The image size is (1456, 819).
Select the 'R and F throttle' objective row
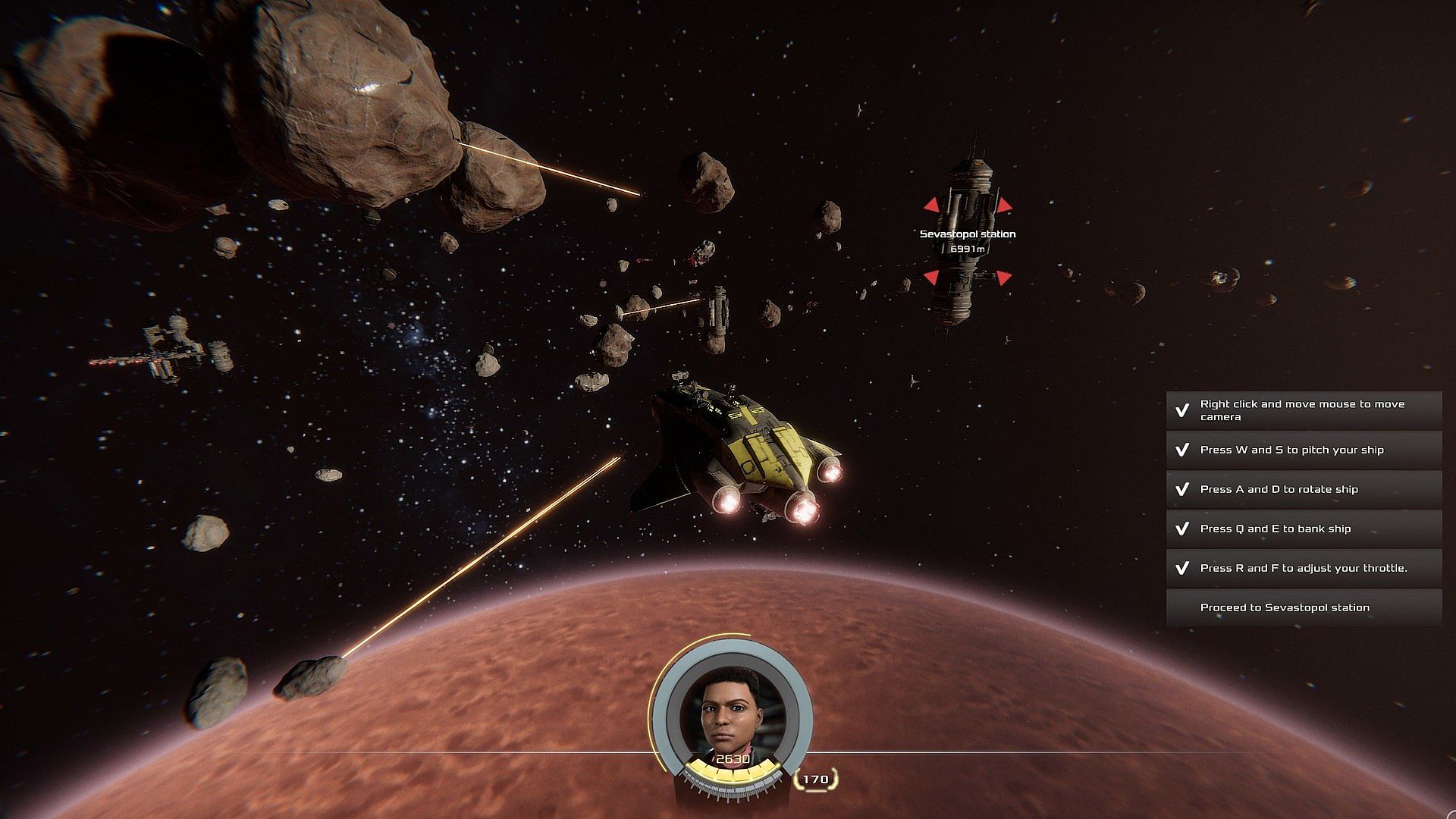1303,568
